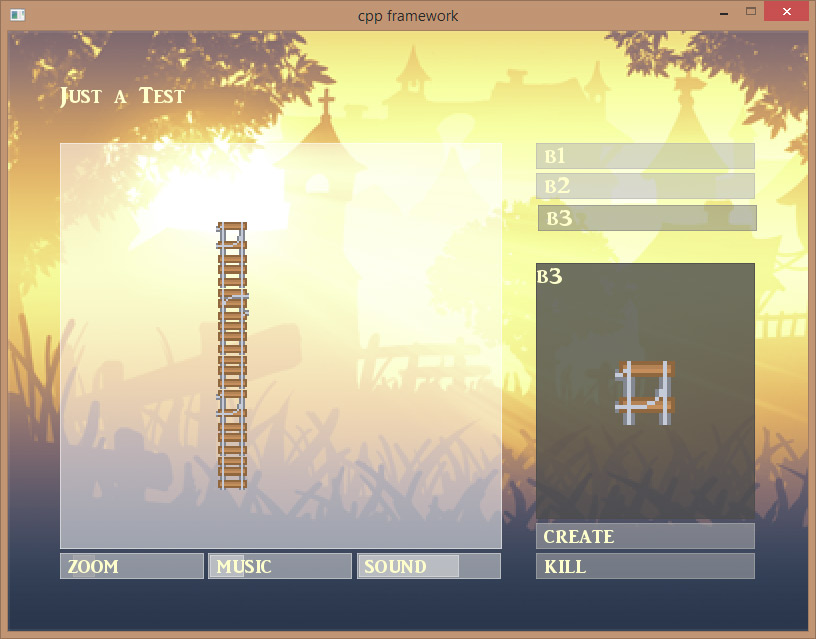Select the B1 list entry
Screen dimensions: 816x639
pyautogui.click(x=645, y=156)
